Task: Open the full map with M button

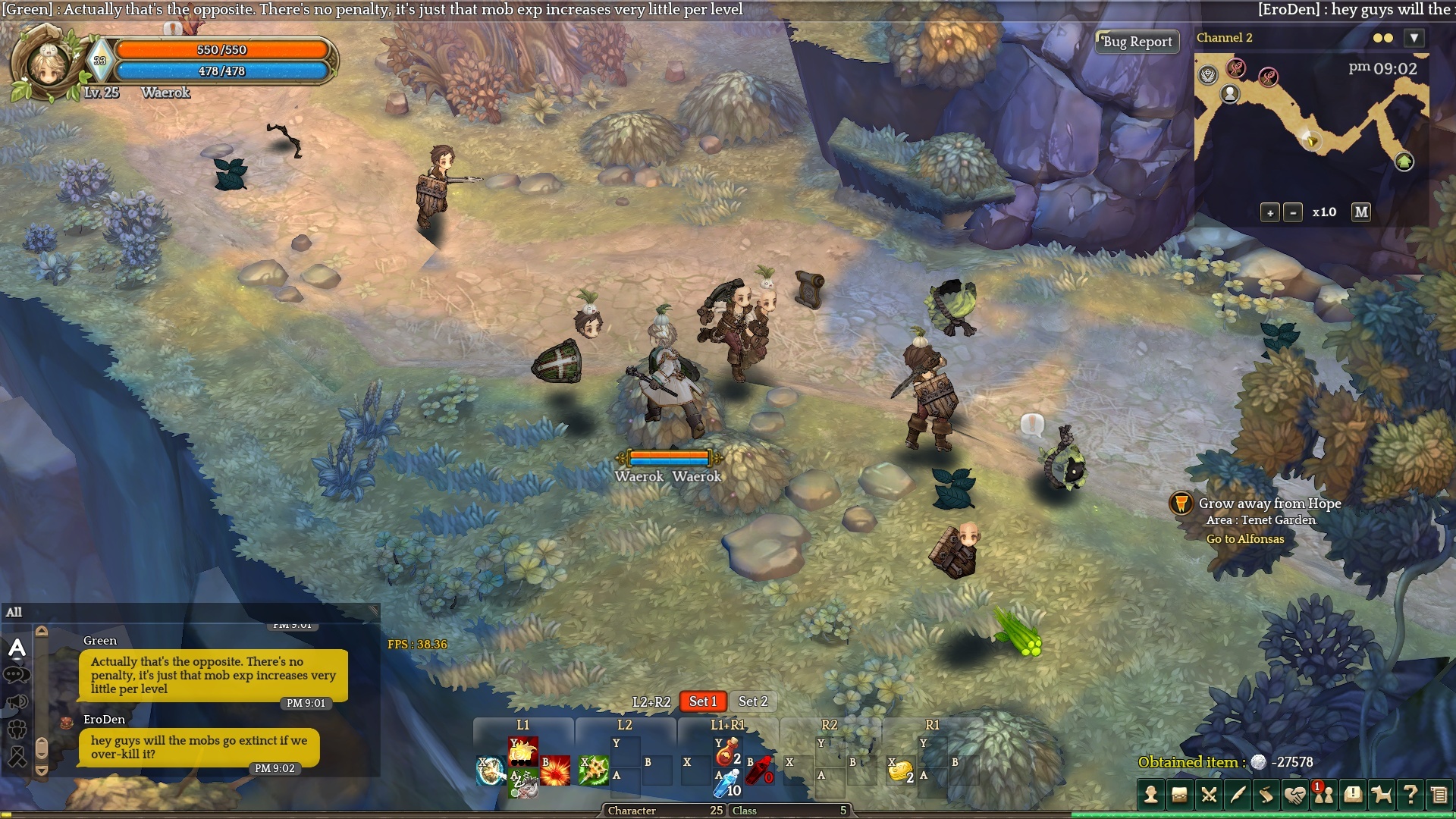Action: tap(1361, 212)
